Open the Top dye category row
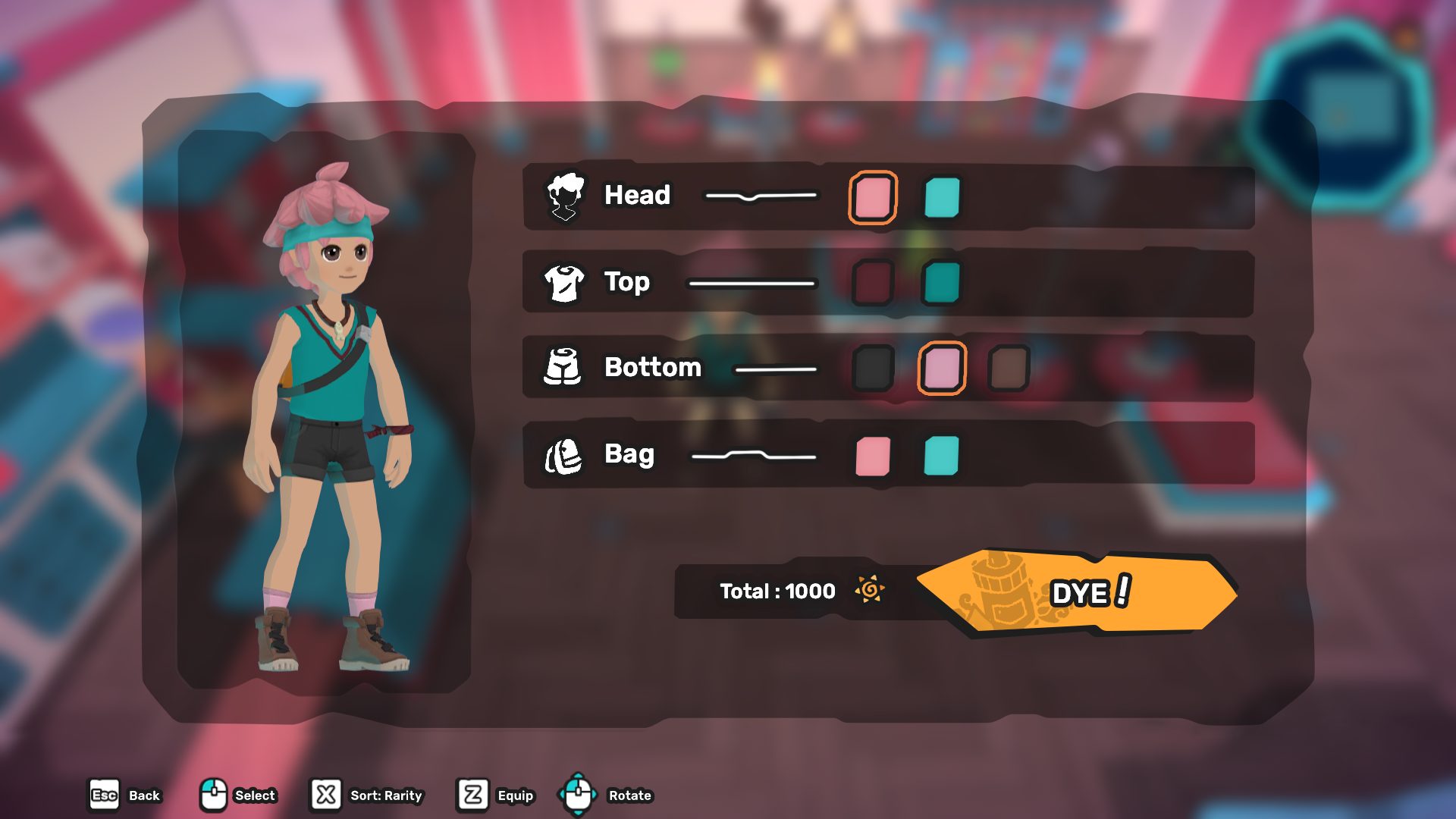This screenshot has height=819, width=1456. [626, 282]
